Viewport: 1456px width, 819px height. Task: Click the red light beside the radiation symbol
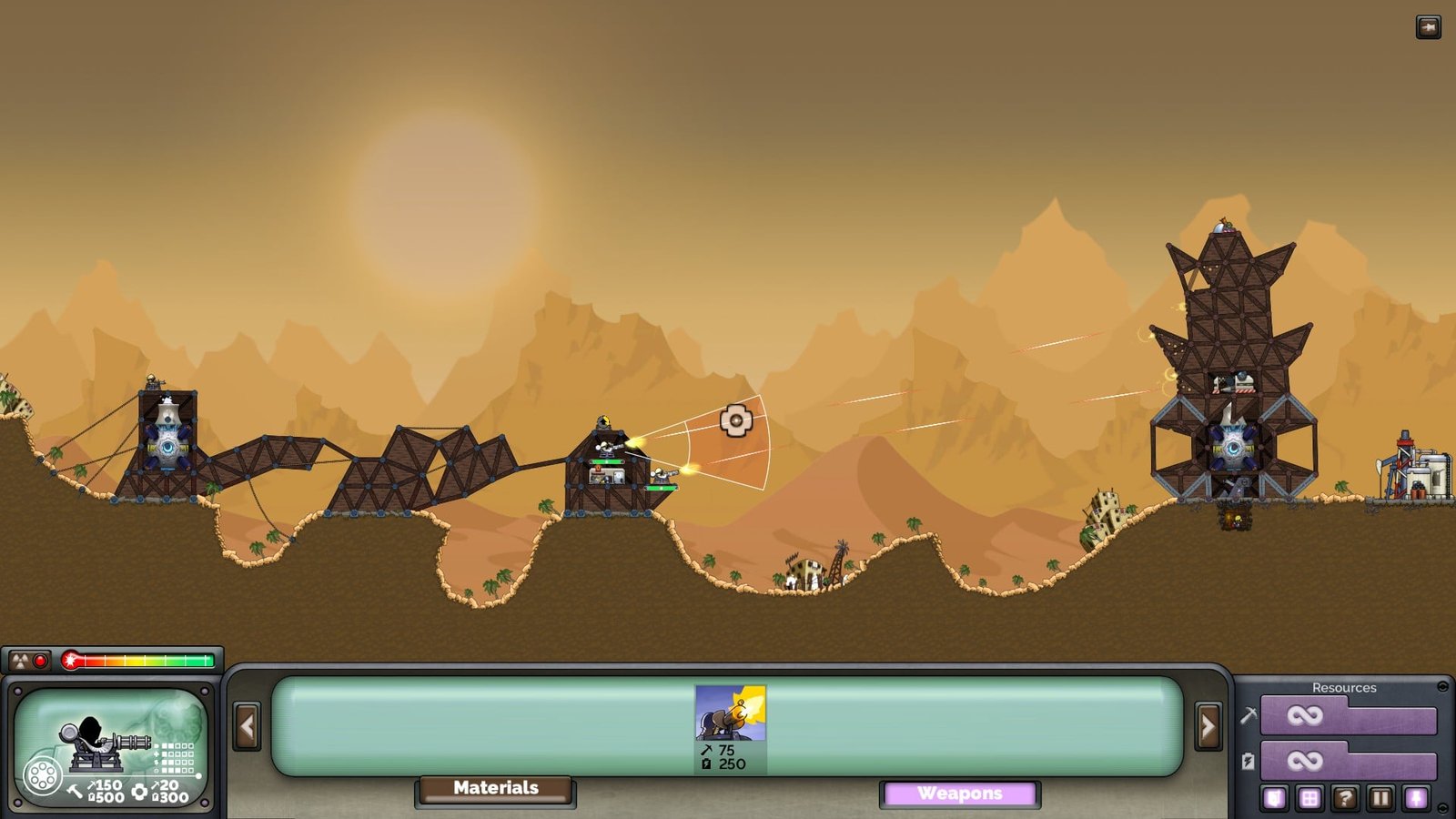coord(40,661)
